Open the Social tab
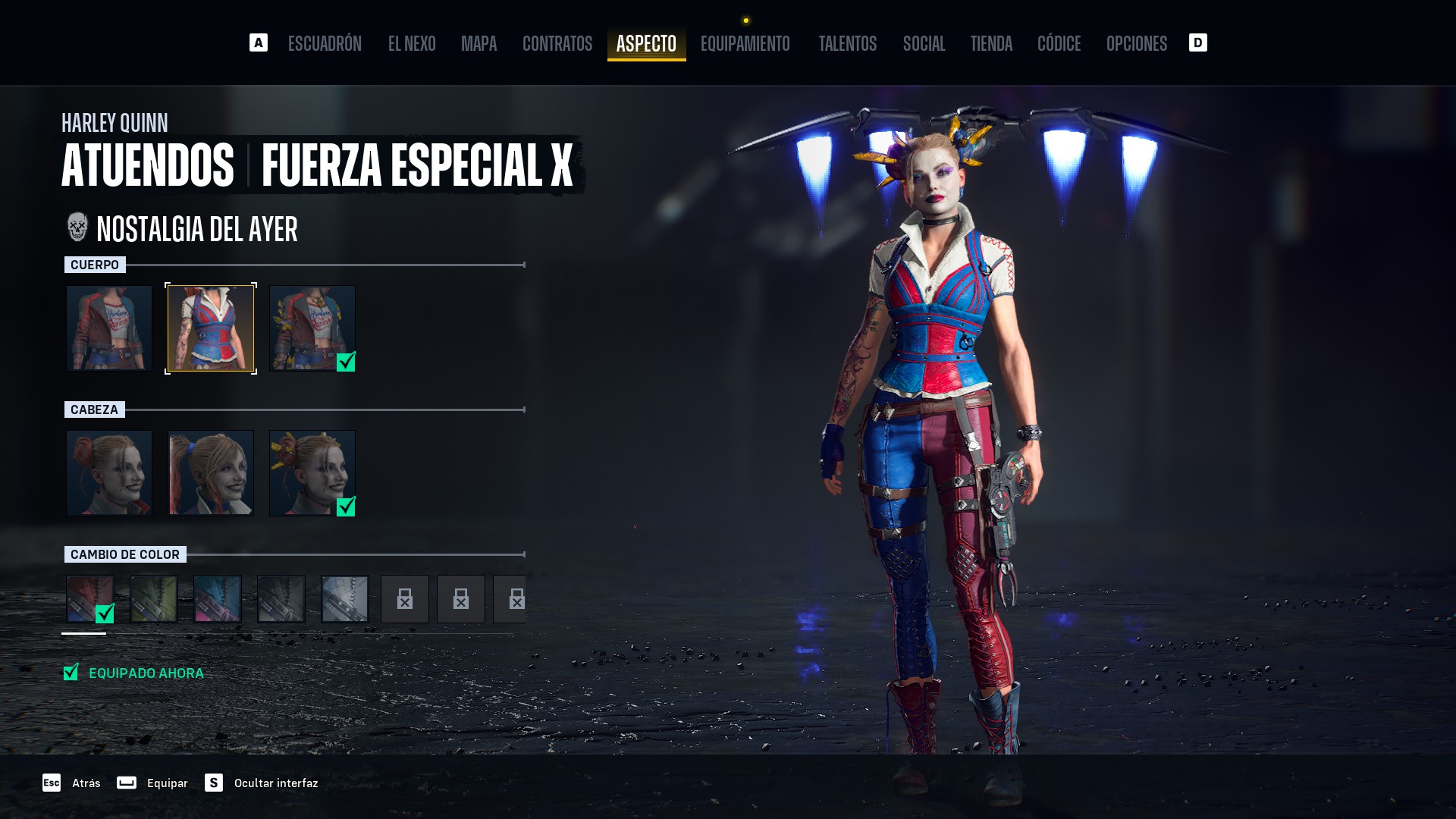This screenshot has height=819, width=1456. click(x=924, y=44)
